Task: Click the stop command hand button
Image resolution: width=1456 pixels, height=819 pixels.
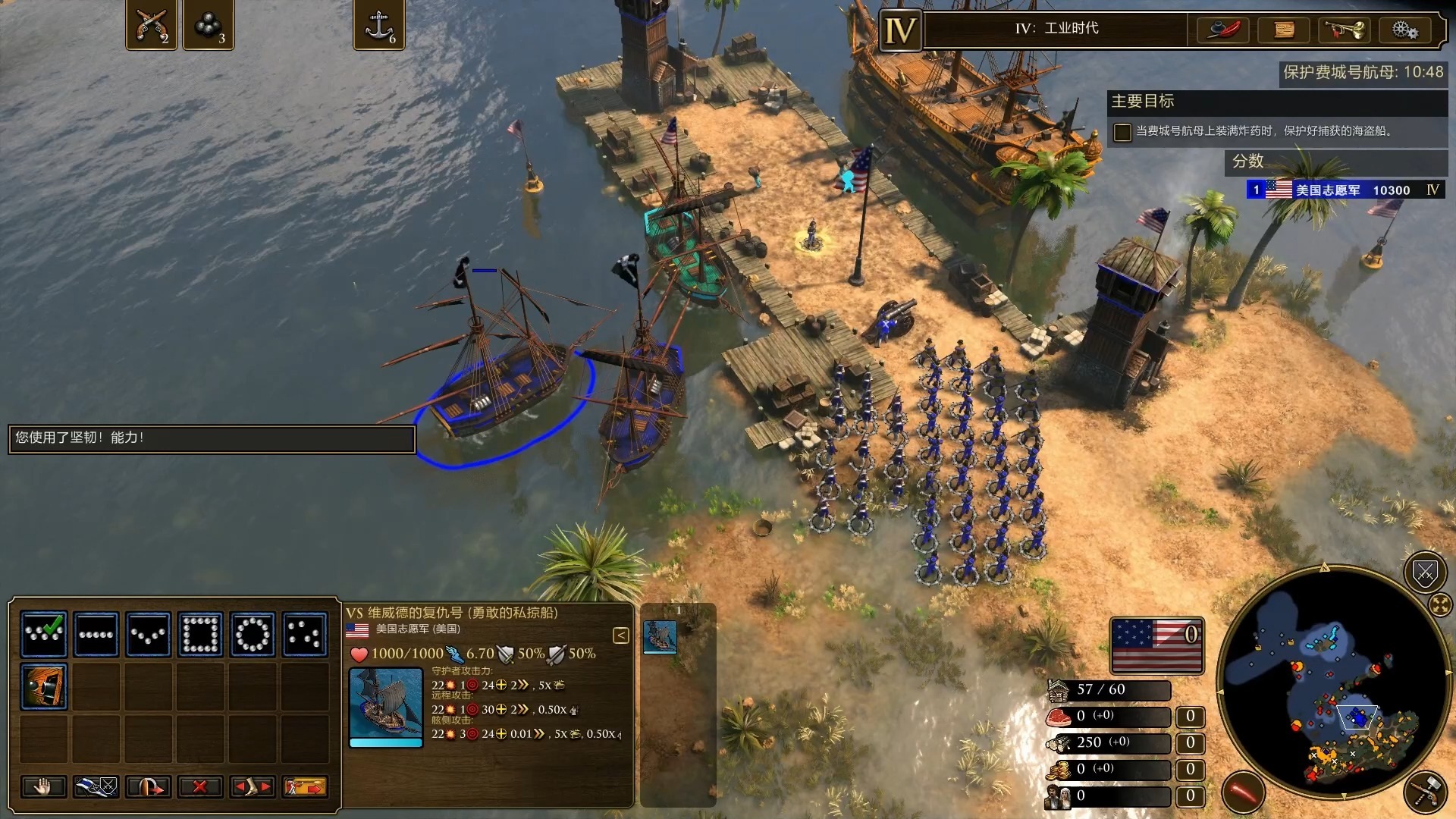Action: [x=43, y=787]
